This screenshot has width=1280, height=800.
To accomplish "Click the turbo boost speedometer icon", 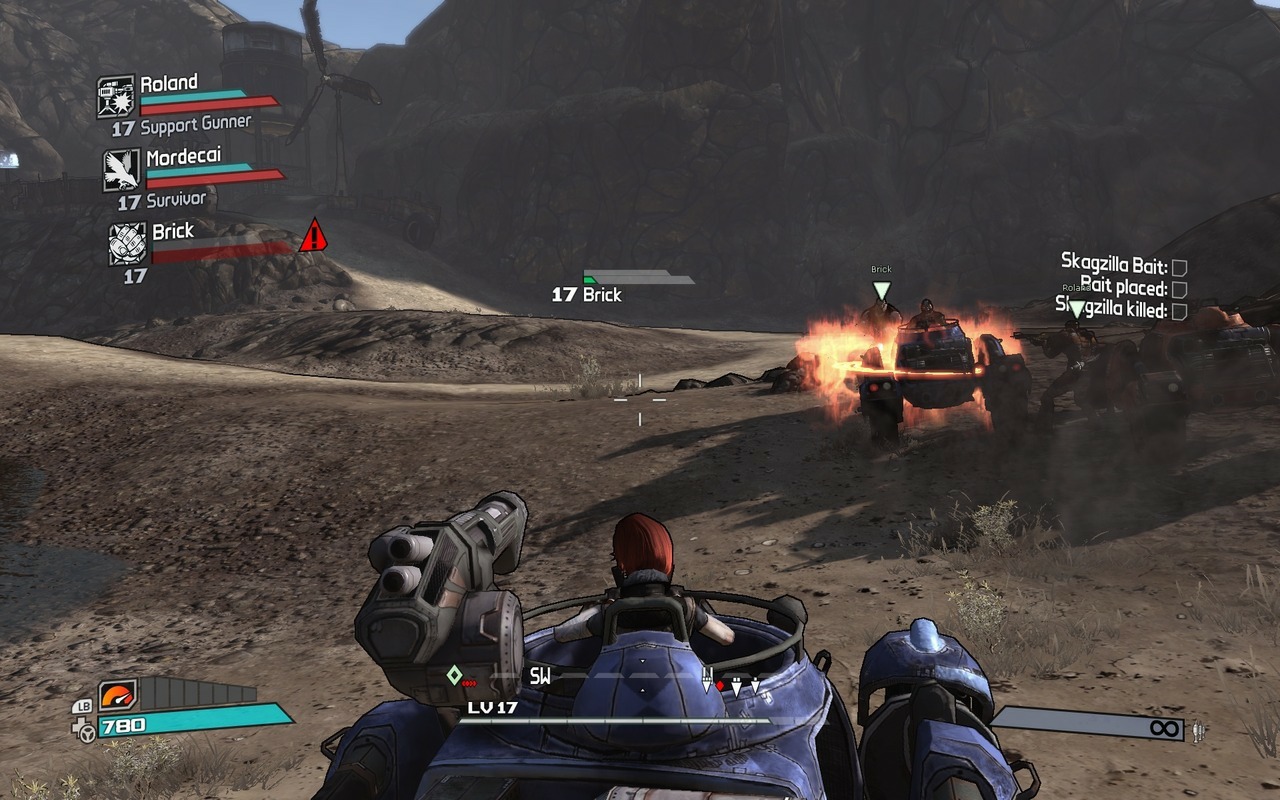I will (x=116, y=695).
